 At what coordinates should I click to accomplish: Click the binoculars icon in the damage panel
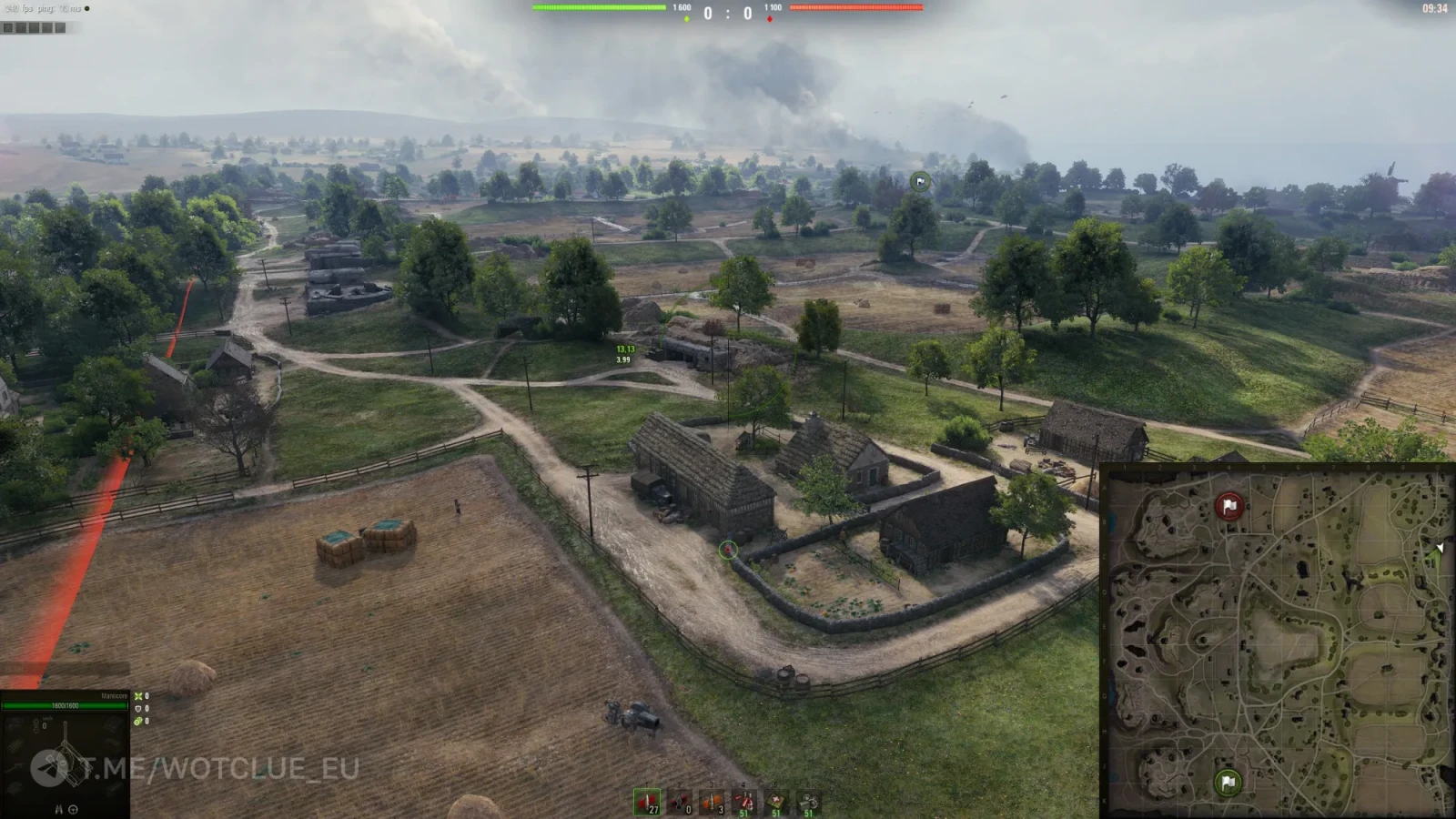pyautogui.click(x=59, y=809)
